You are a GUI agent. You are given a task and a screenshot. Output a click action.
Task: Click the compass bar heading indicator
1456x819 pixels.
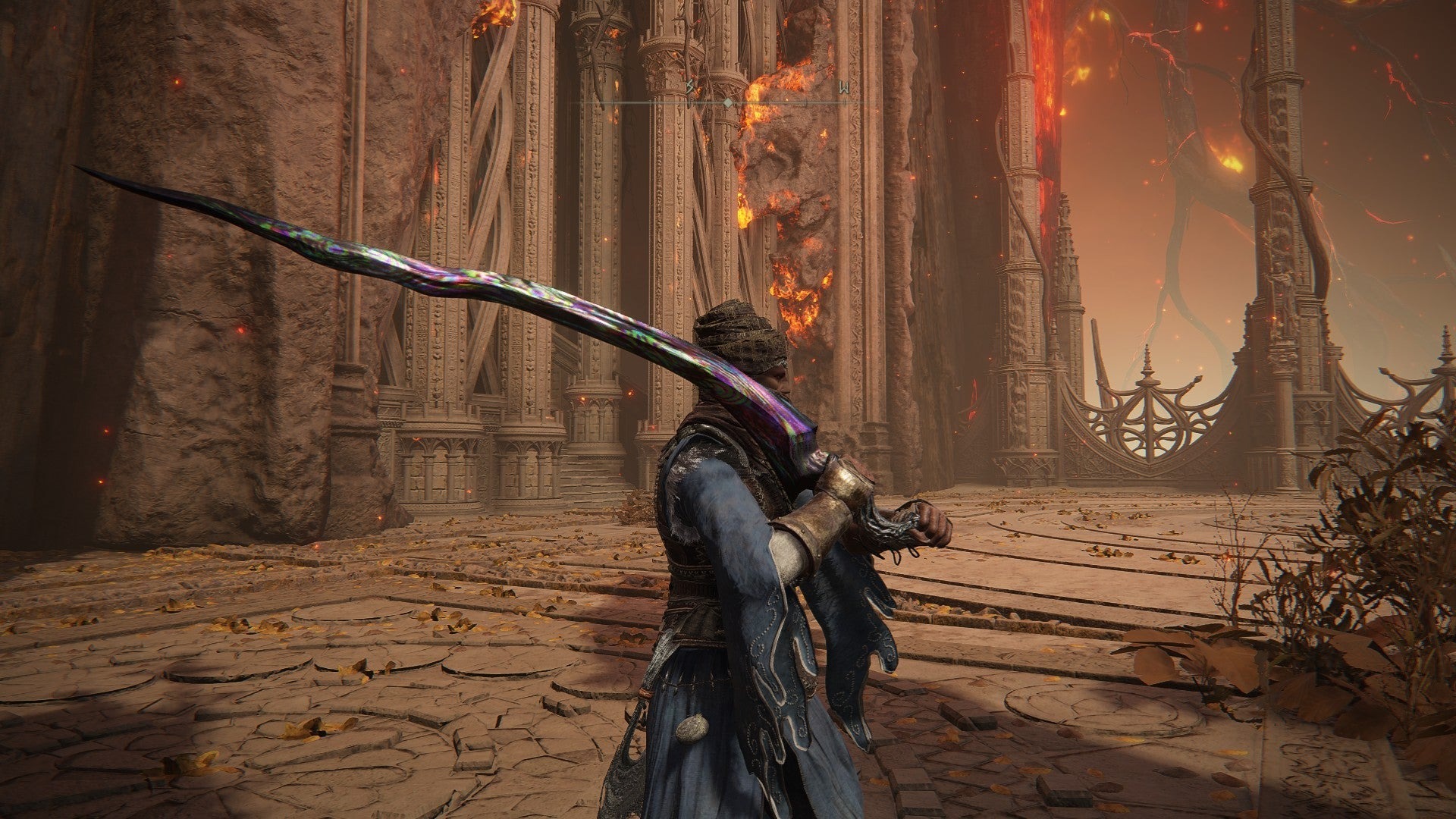(727, 102)
